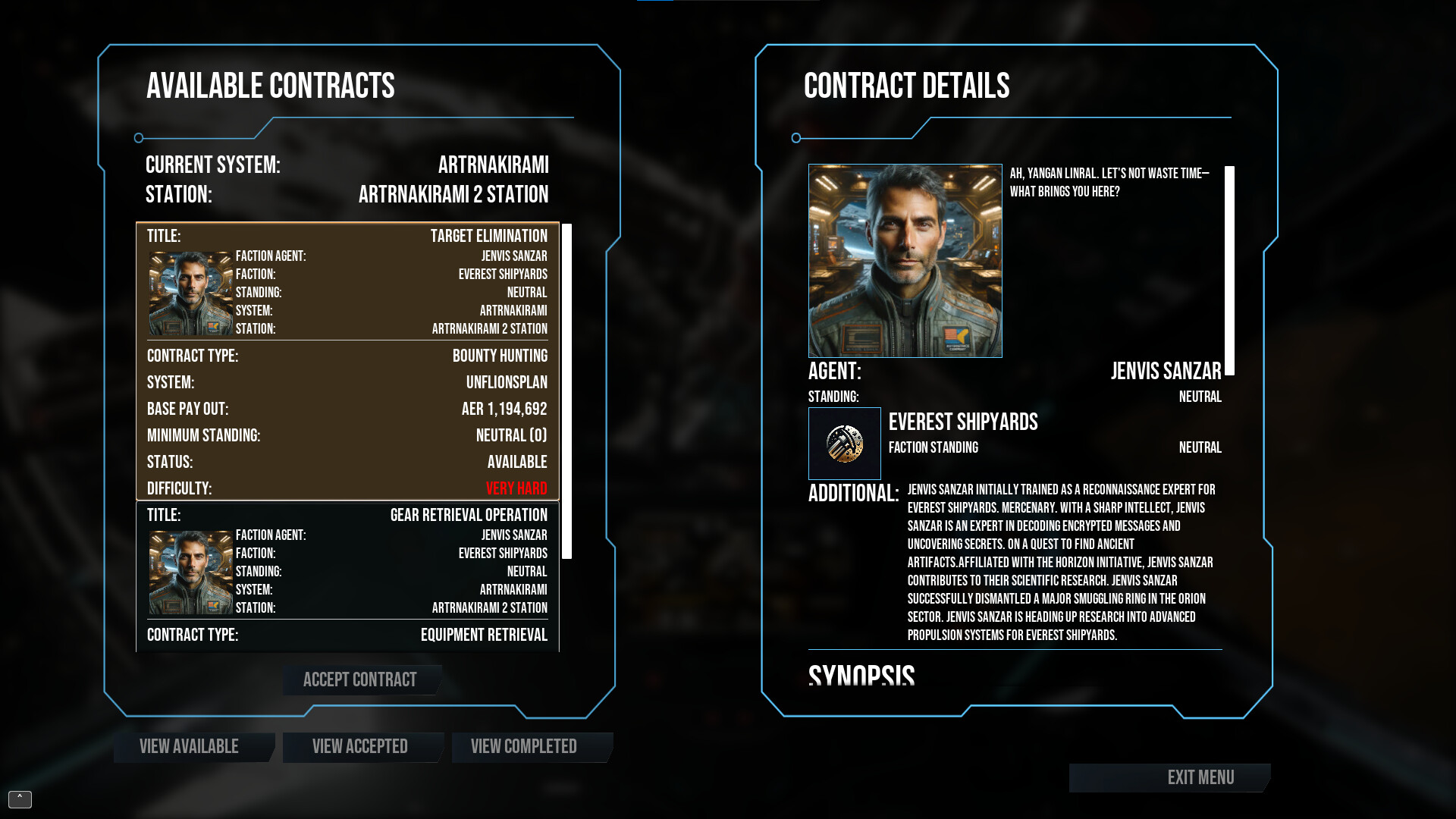Click the chevron button in screen corner
Image resolution: width=1456 pixels, height=819 pixels.
(x=18, y=799)
